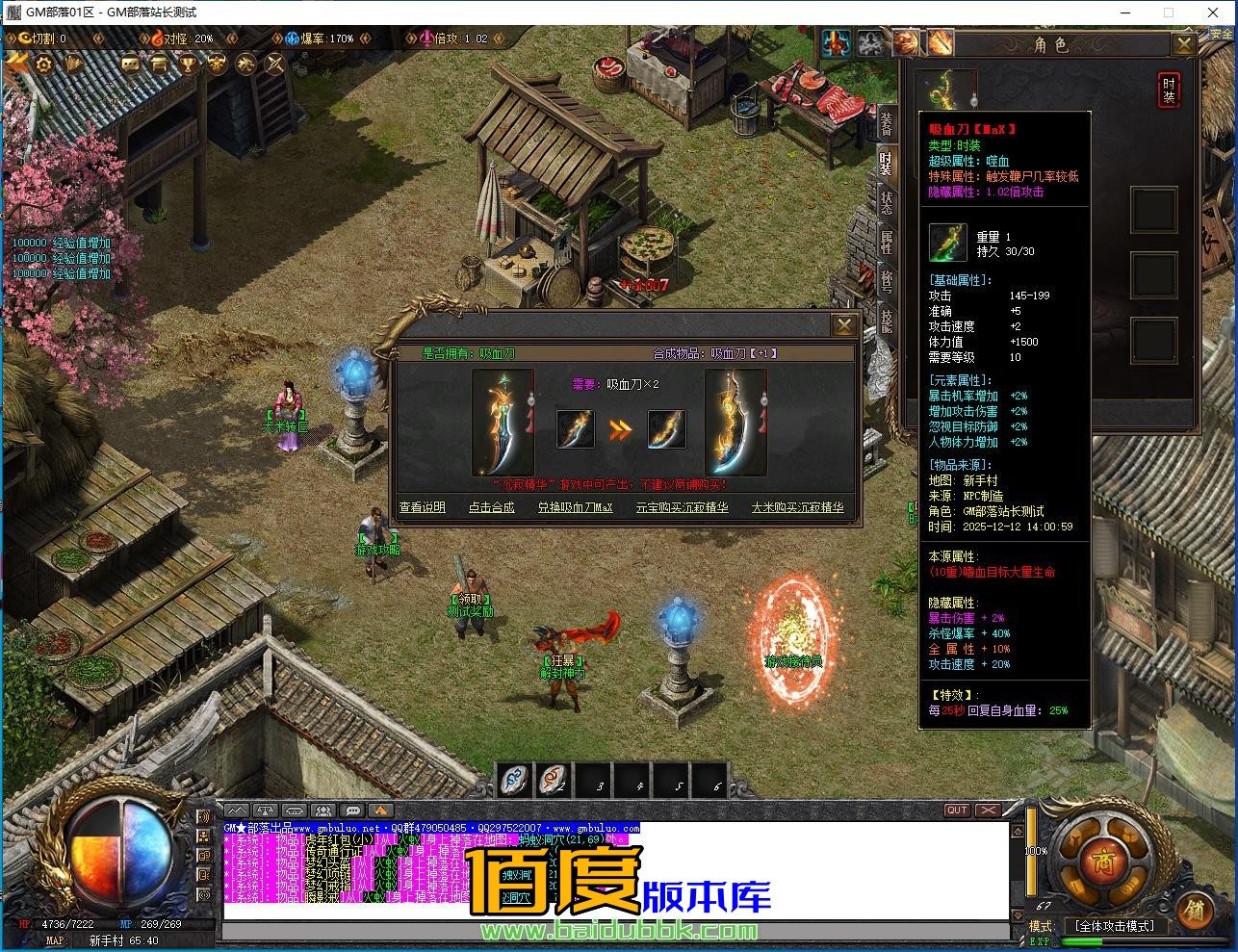This screenshot has width=1238, height=952.
Task: Open the 技能 skills tab
Action: 886,319
